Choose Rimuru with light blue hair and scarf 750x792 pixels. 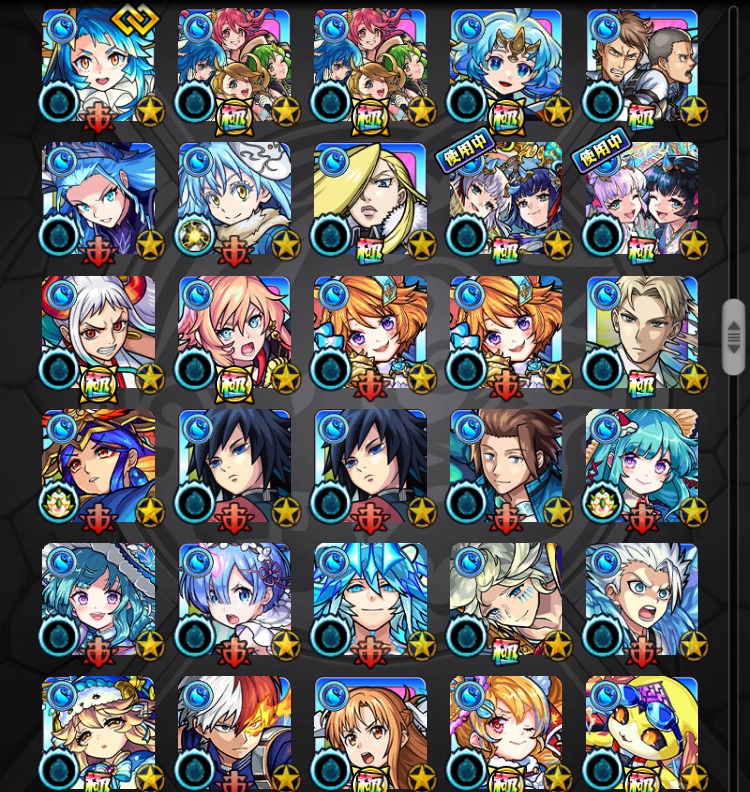(234, 200)
